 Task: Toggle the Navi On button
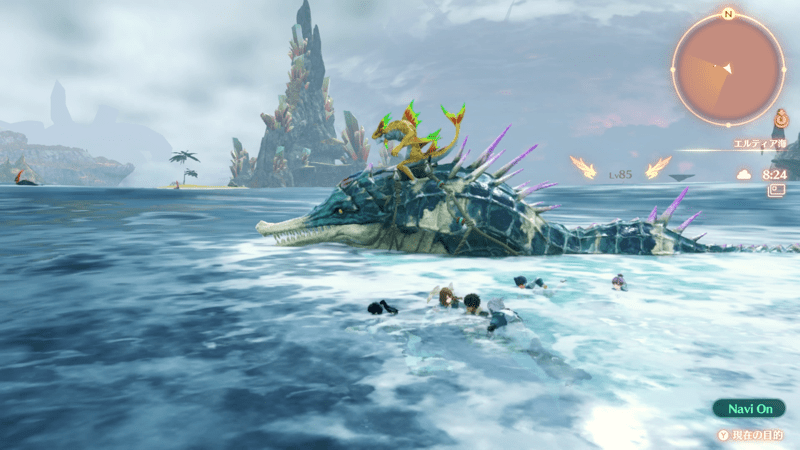[748, 408]
